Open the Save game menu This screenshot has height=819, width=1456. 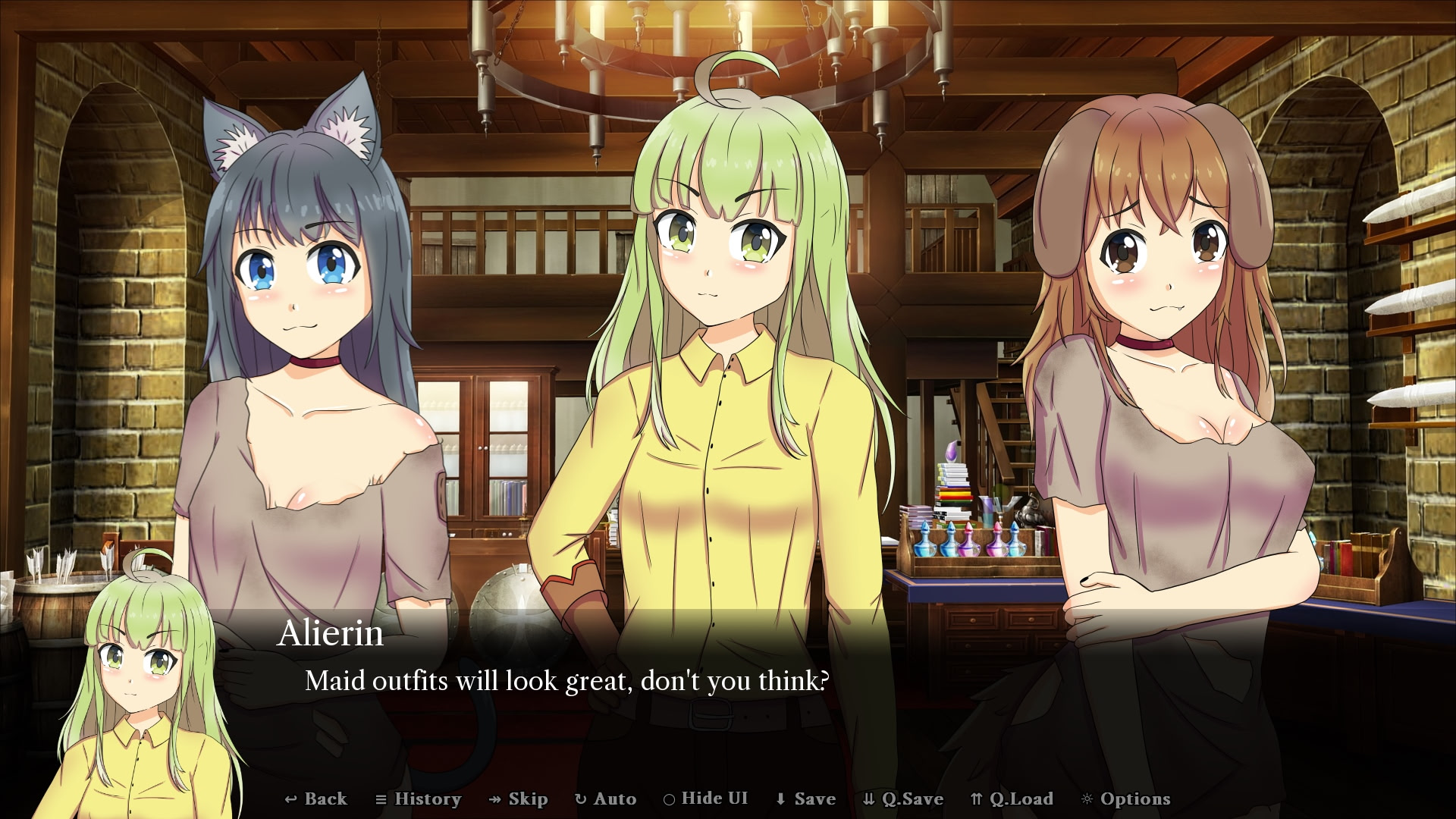tap(805, 799)
